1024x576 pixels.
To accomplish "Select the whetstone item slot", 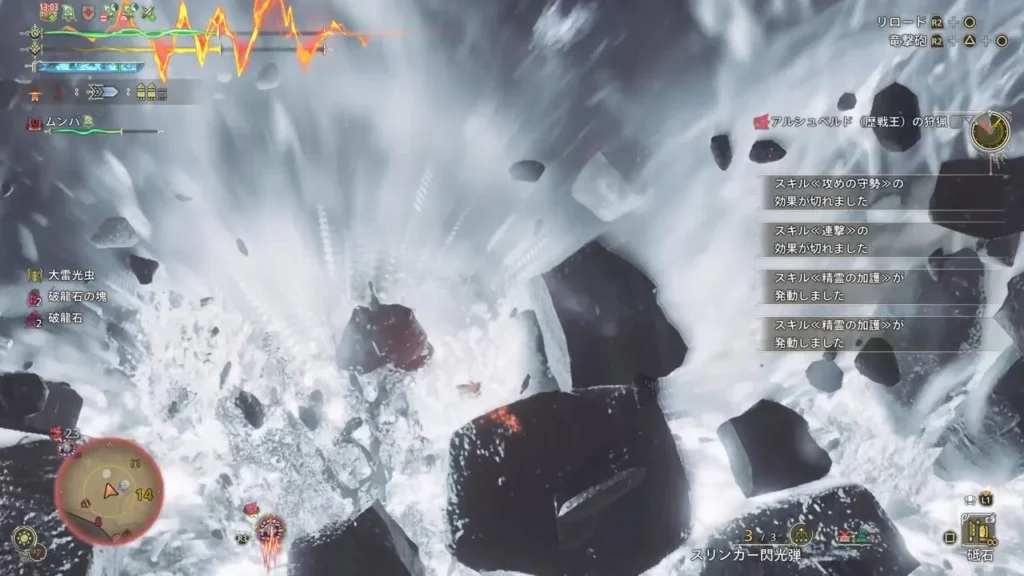I will pyautogui.click(x=977, y=530).
